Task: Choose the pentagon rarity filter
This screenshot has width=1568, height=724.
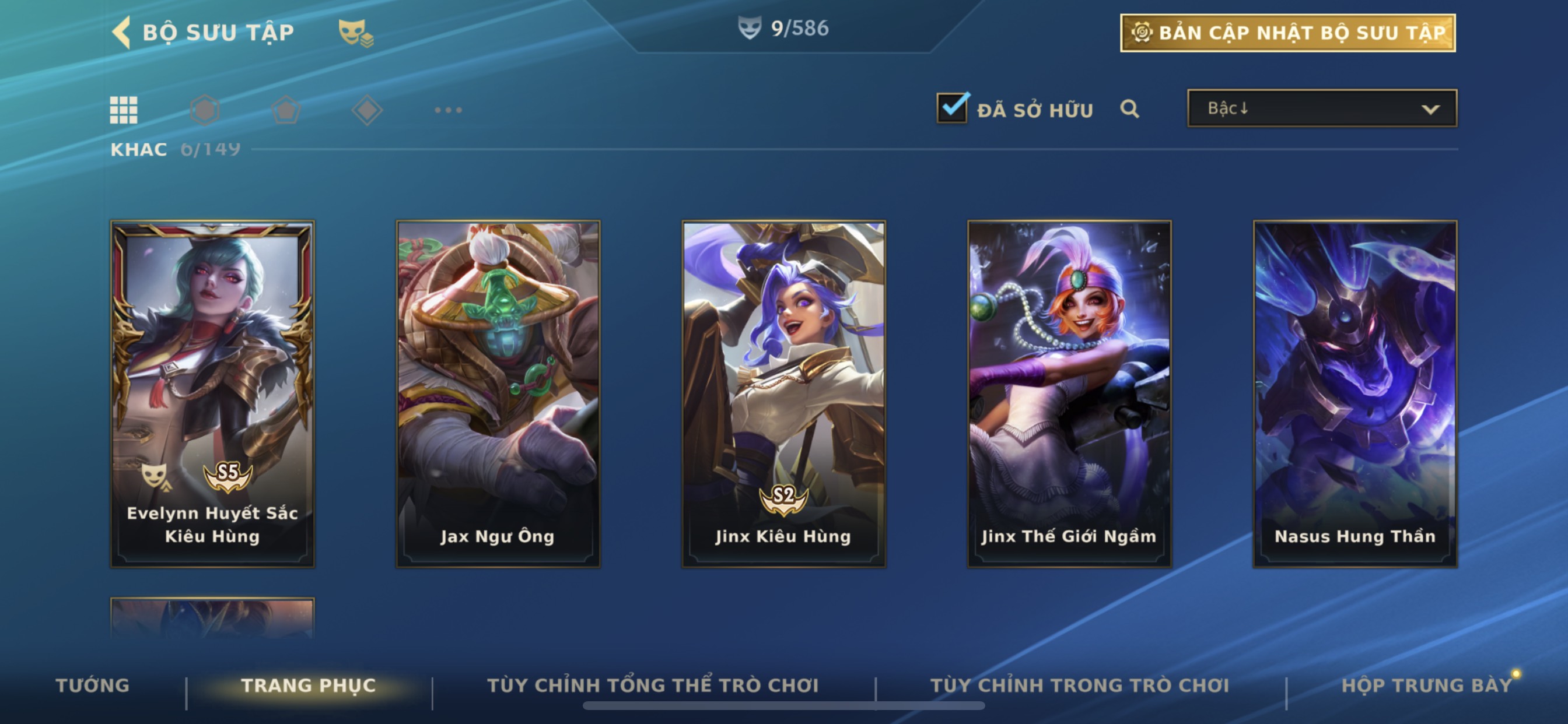Action: coord(286,110)
